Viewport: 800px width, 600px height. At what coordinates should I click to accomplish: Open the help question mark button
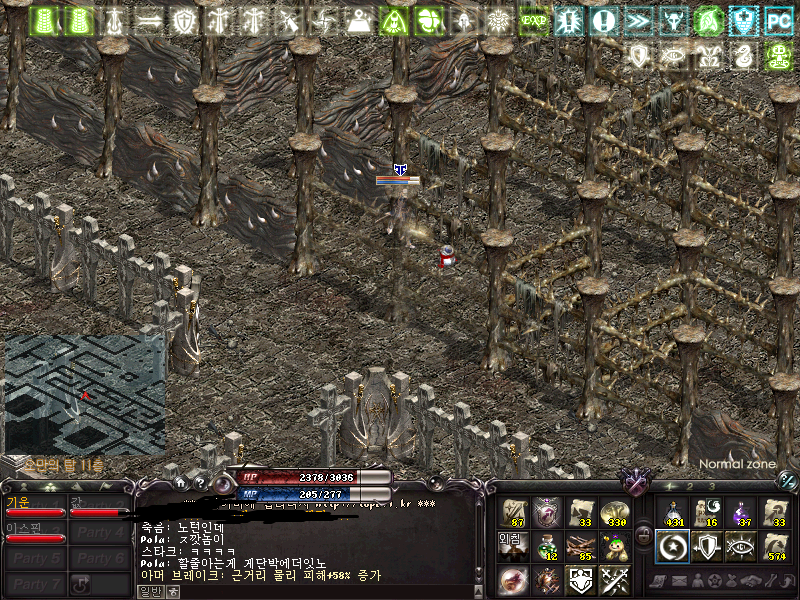pyautogui.click(x=201, y=482)
